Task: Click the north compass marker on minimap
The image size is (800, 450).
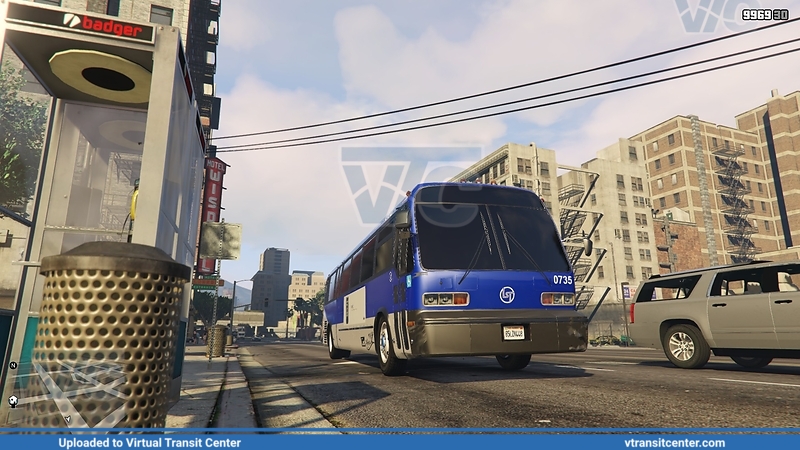Action: tap(13, 365)
